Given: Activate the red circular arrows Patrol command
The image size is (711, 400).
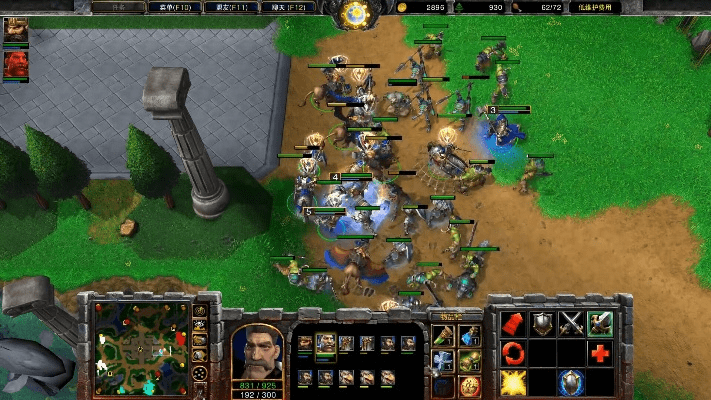Looking at the screenshot, I should pos(513,352).
